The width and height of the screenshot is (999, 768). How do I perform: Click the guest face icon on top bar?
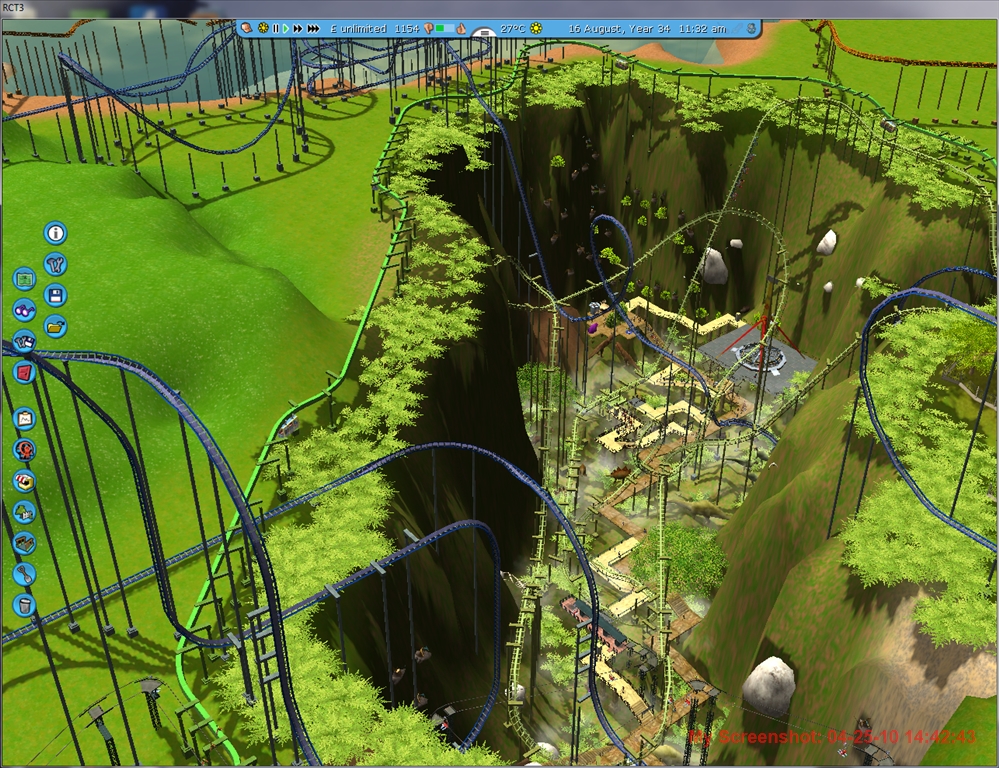tap(246, 28)
